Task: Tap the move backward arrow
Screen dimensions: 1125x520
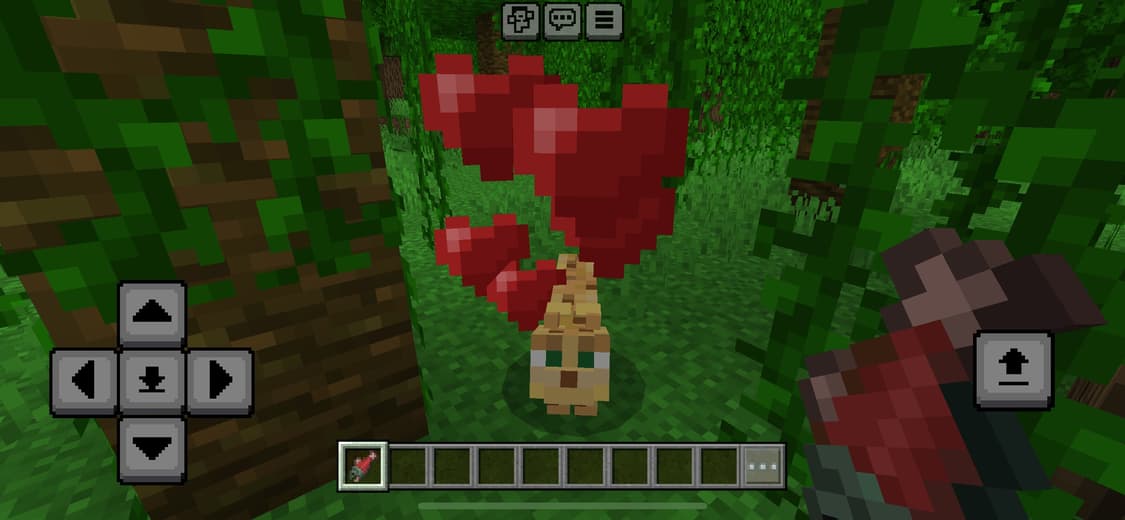Action: [152, 449]
